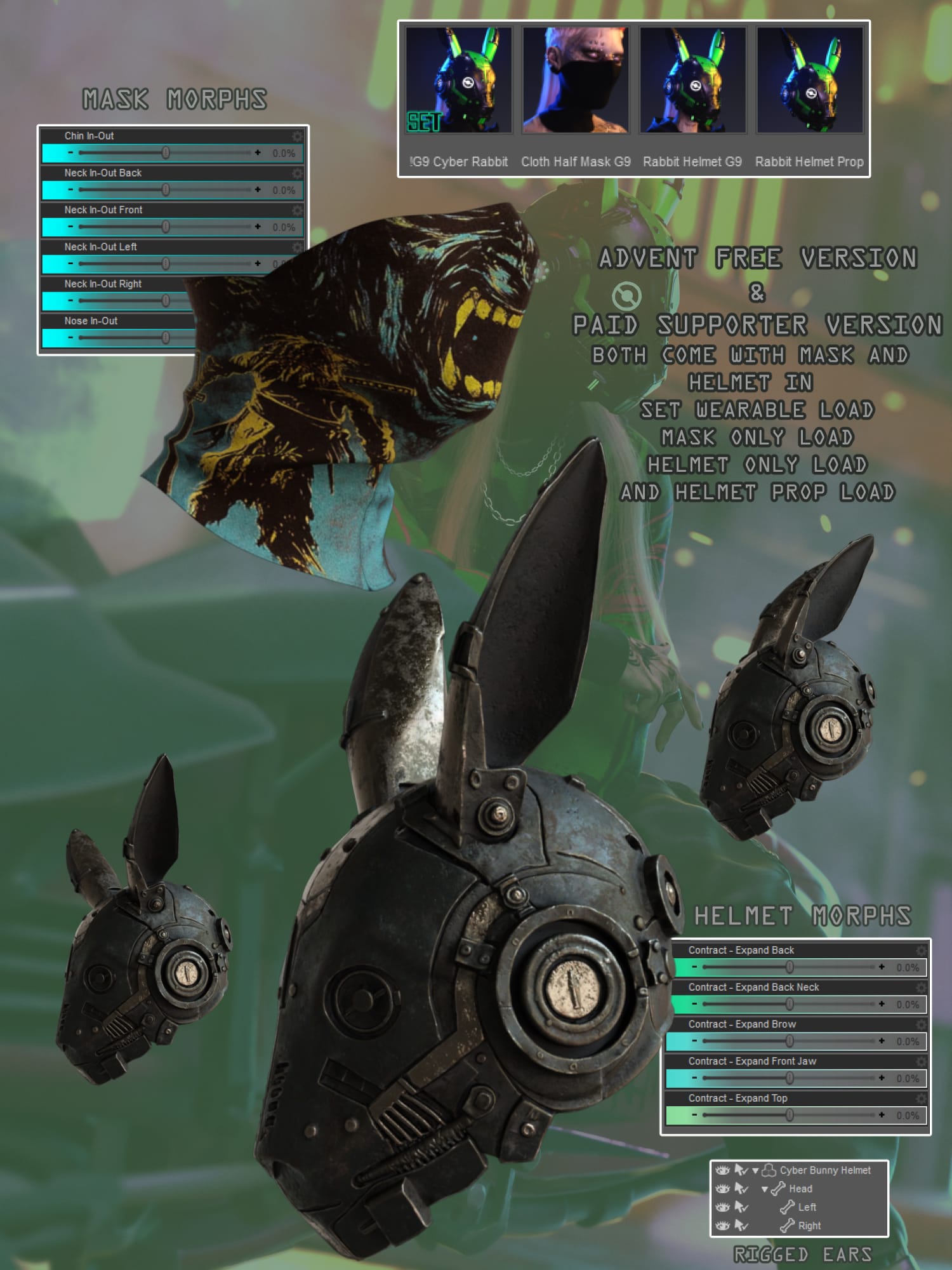Choose the Cloth Half Mask G9 thumbnail
The height and width of the screenshot is (1270, 952).
(576, 80)
